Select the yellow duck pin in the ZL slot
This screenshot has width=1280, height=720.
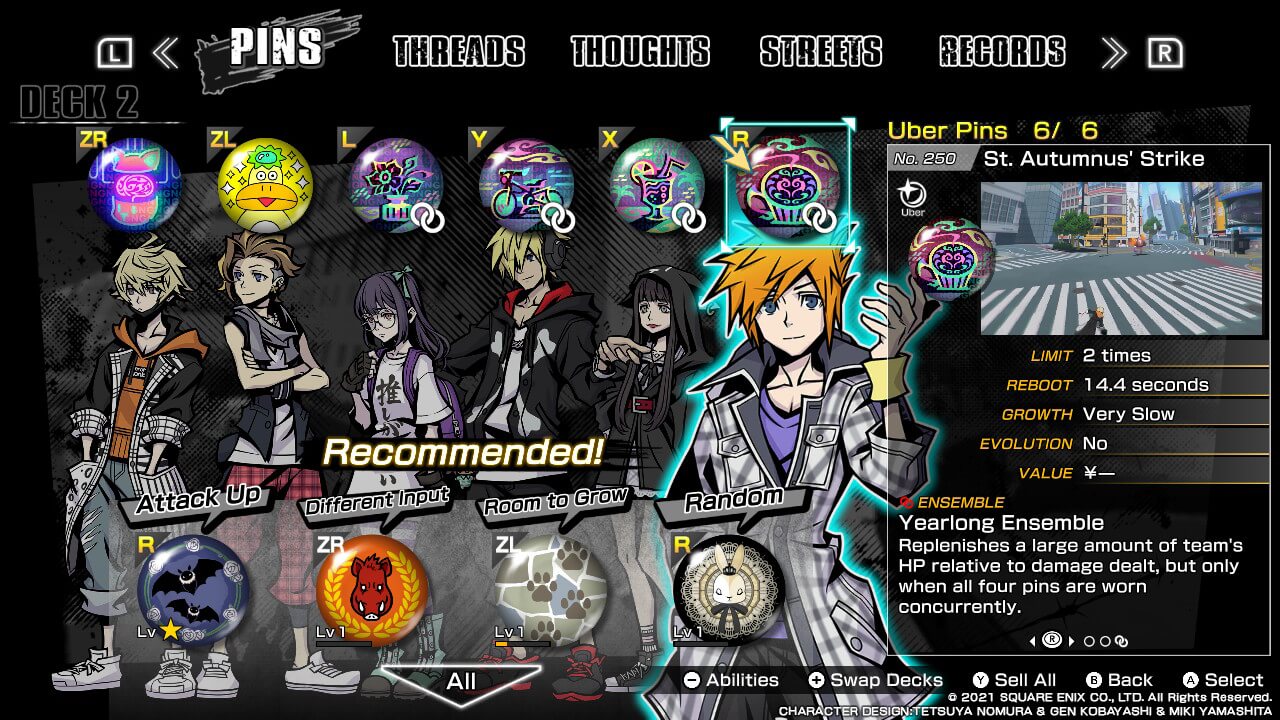tap(262, 183)
